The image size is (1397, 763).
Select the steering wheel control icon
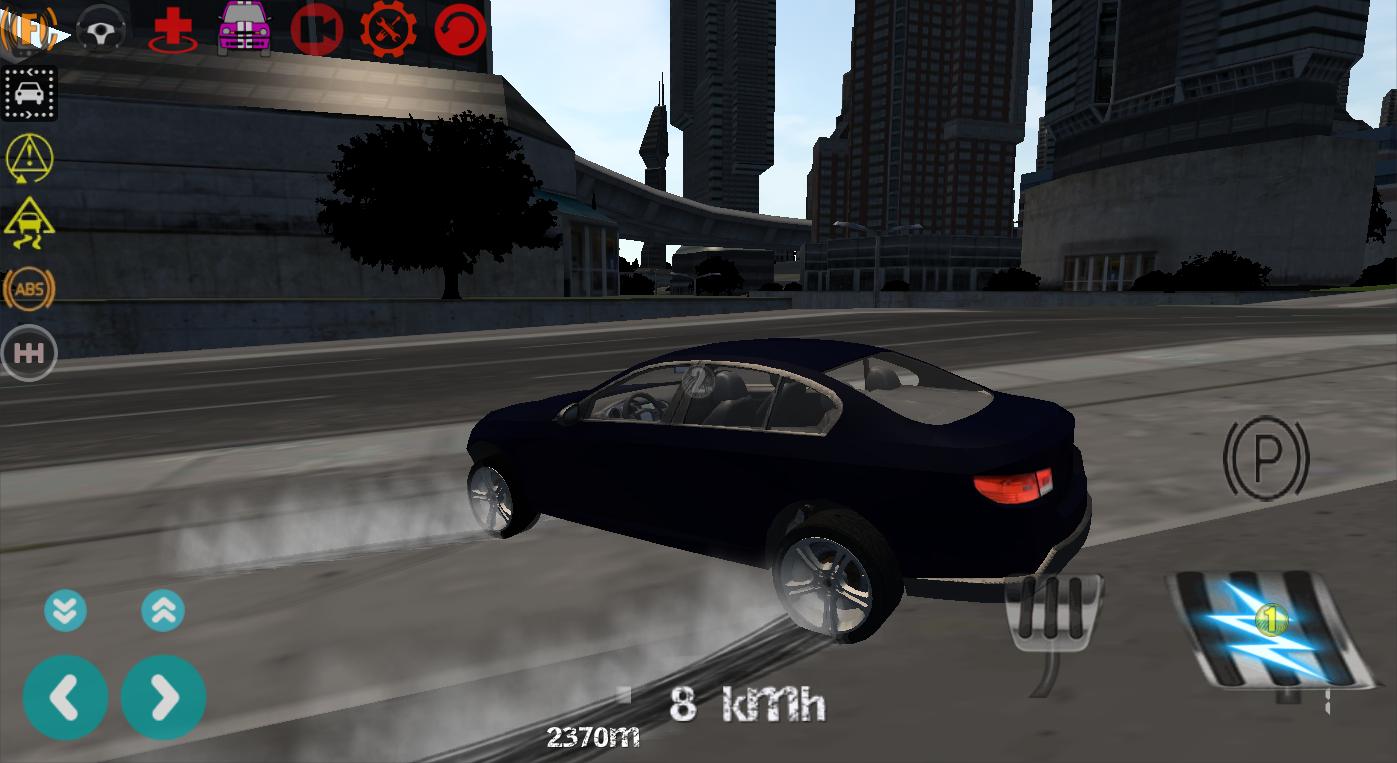100,28
